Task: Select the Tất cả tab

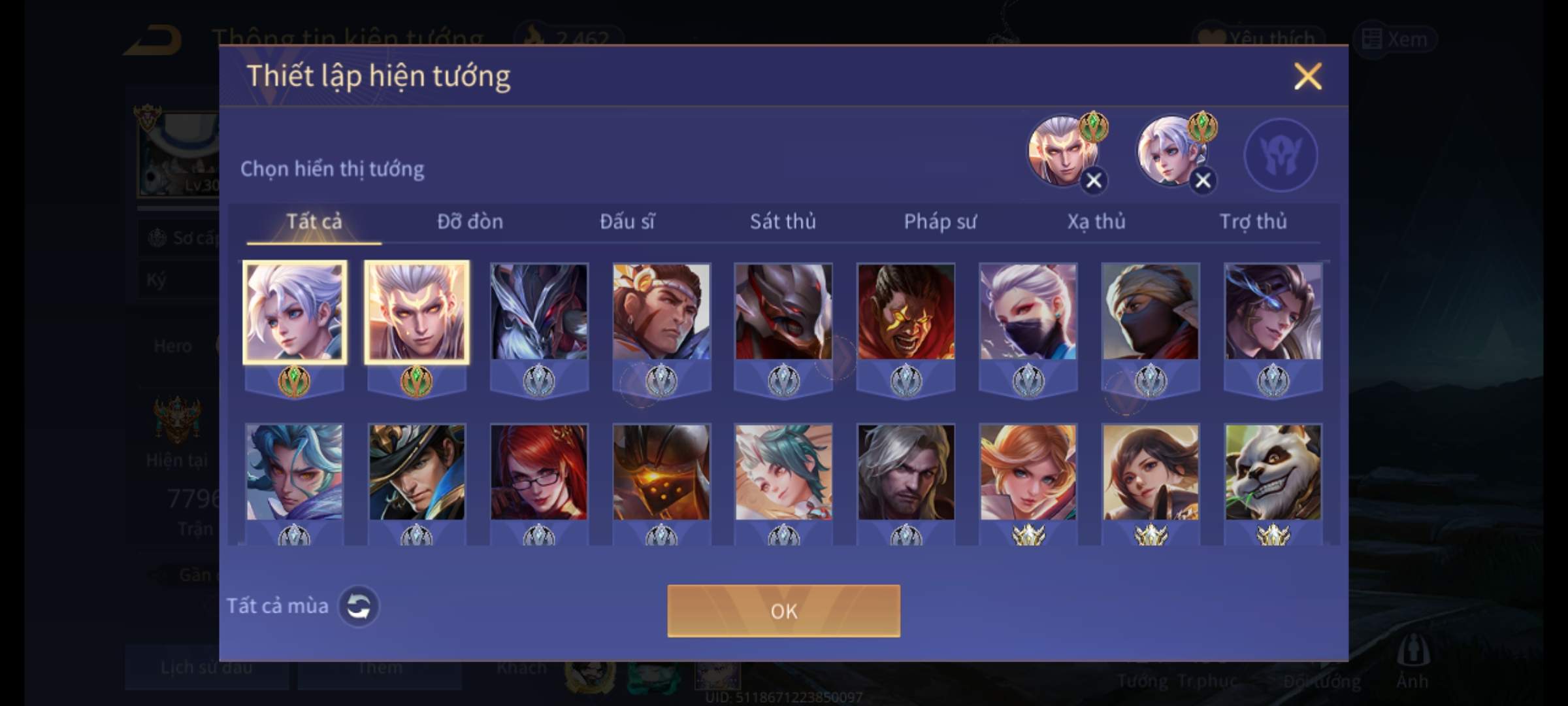Action: [x=314, y=222]
